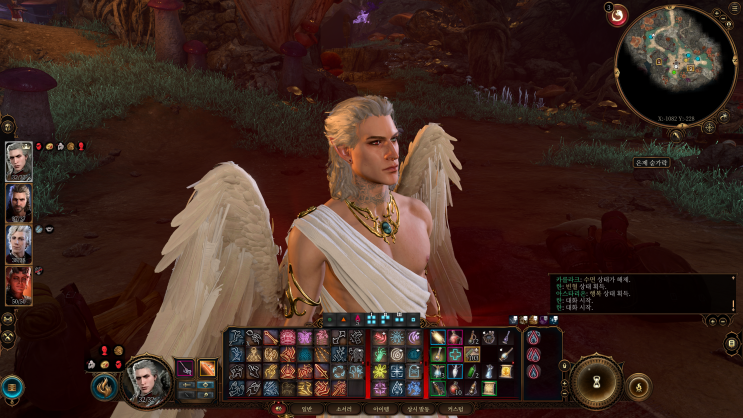Select the red-skinned party member portrait
Screen dimensions: 743x418
[x=19, y=286]
